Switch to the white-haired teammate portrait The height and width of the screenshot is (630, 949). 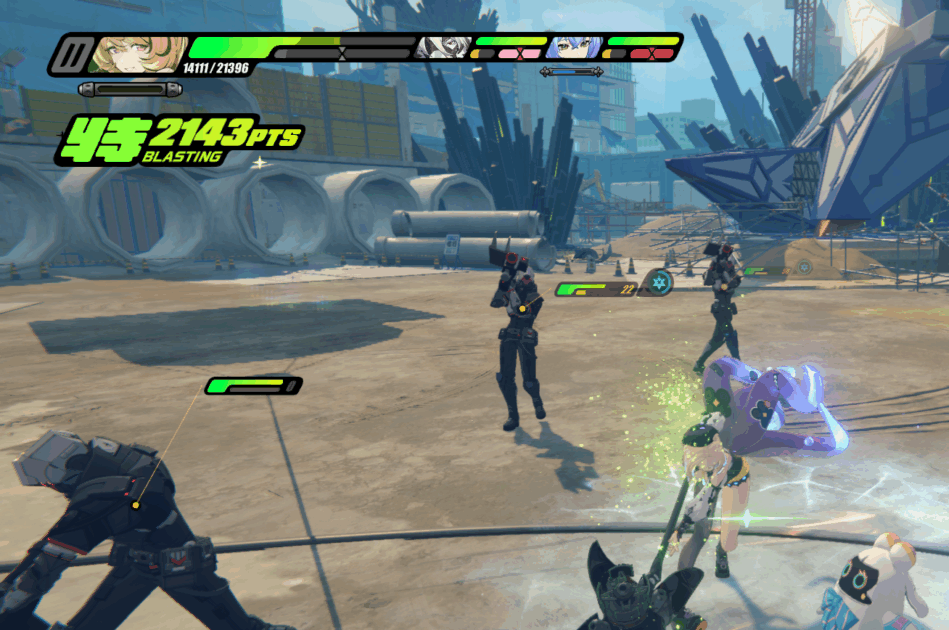pyautogui.click(x=442, y=47)
